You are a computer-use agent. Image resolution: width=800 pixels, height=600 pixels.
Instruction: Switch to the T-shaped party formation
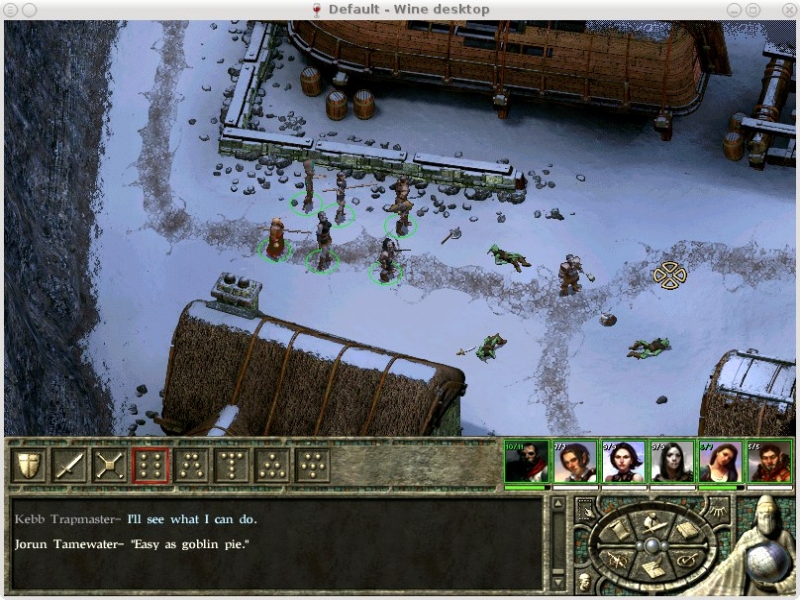coord(232,465)
